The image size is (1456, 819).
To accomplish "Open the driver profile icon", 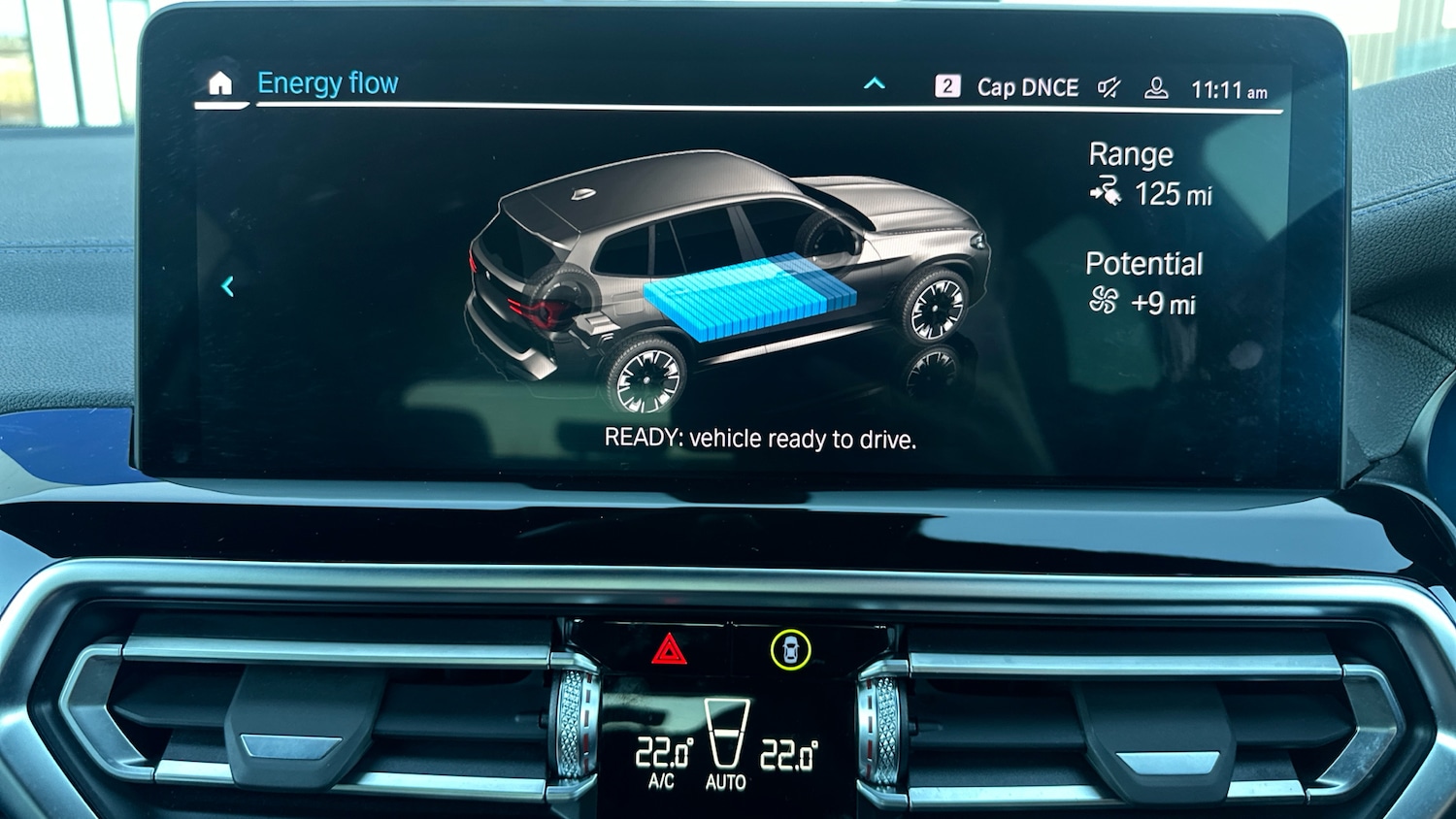I will pyautogui.click(x=1156, y=88).
